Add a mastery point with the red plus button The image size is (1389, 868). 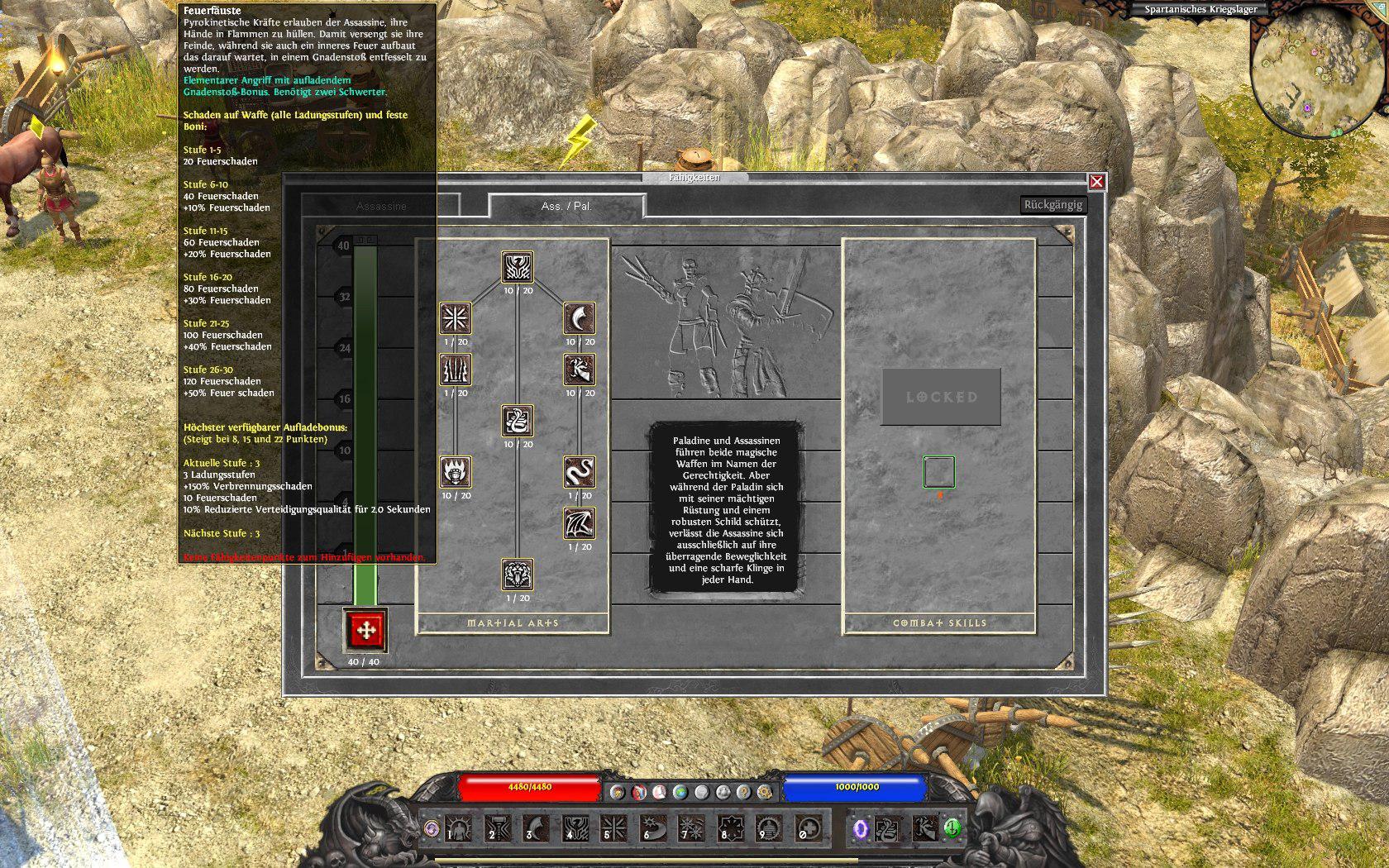[365, 630]
